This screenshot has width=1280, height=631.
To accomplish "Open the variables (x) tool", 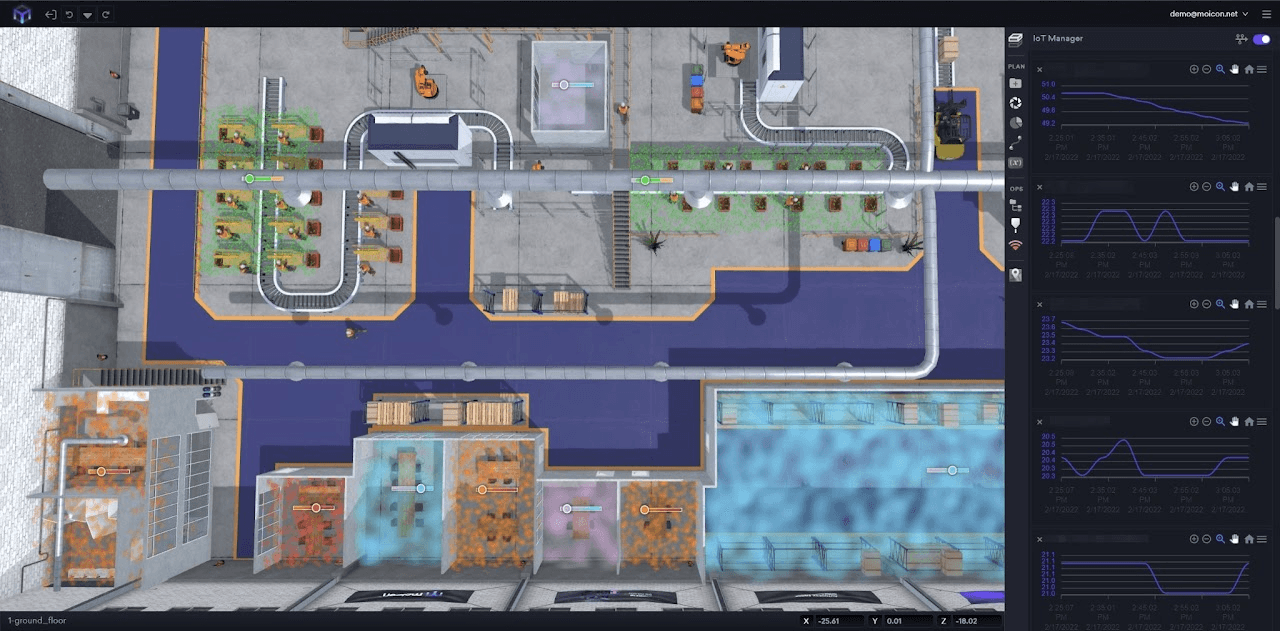I will click(1016, 163).
